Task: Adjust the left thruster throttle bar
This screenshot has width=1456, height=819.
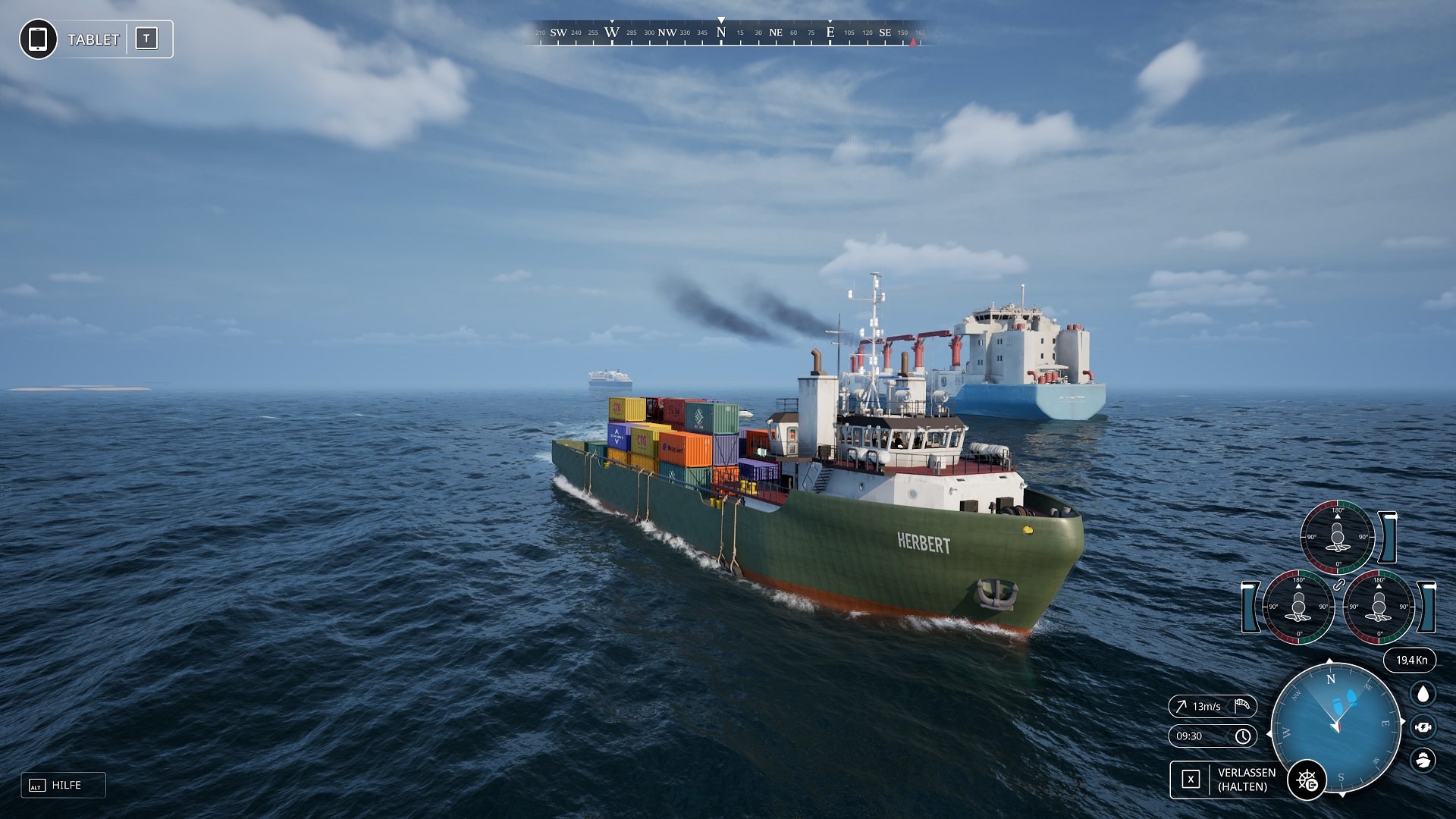Action: coord(1249,607)
